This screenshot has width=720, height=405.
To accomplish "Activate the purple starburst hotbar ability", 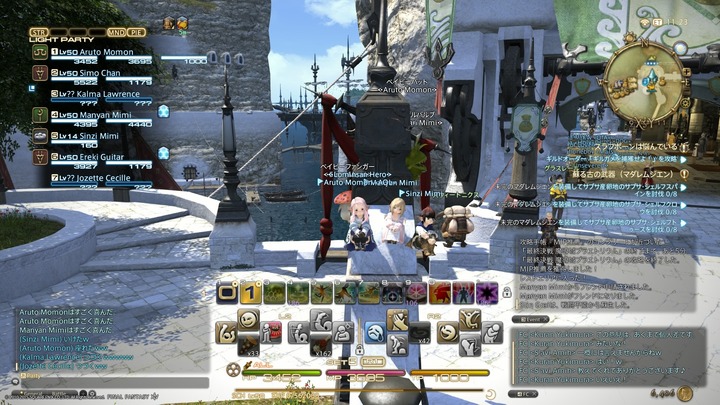I will (487, 293).
